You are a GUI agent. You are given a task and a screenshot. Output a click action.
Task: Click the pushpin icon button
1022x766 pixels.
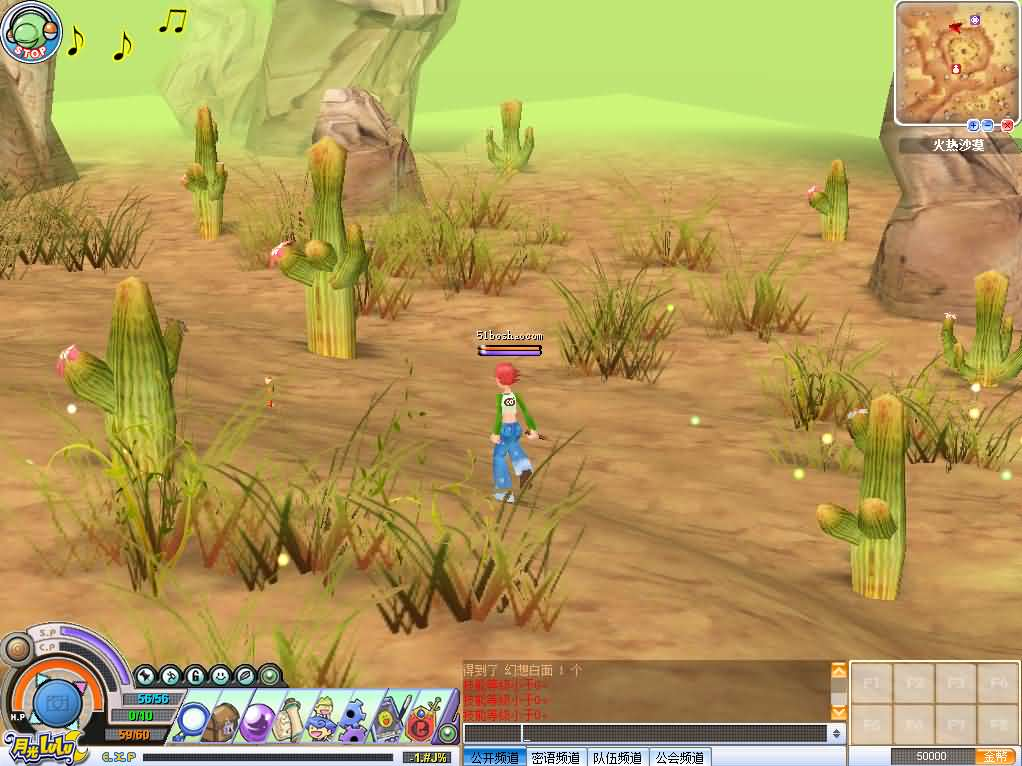click(145, 676)
